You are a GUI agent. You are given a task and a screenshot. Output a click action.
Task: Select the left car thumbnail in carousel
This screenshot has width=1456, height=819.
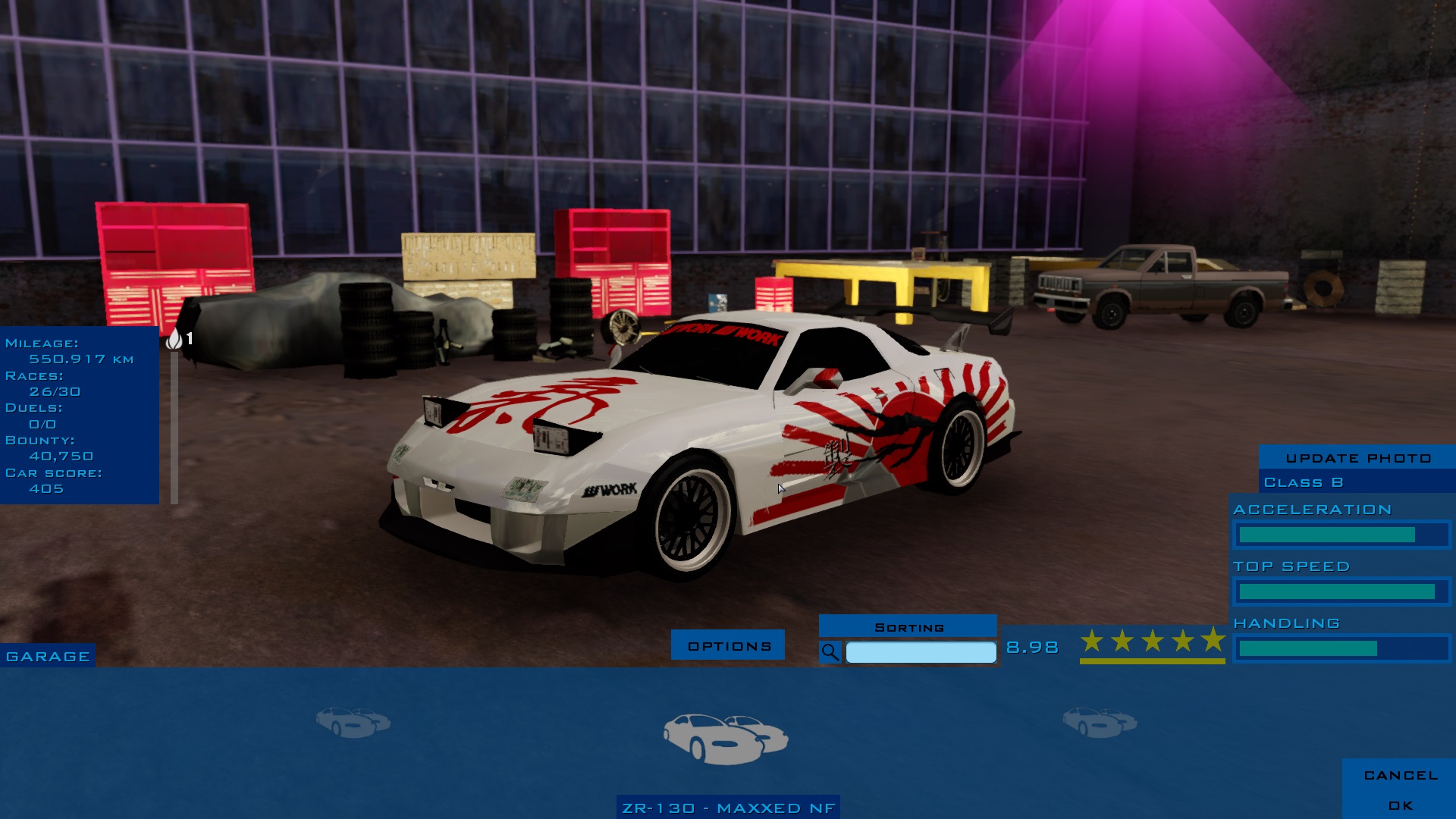[353, 722]
